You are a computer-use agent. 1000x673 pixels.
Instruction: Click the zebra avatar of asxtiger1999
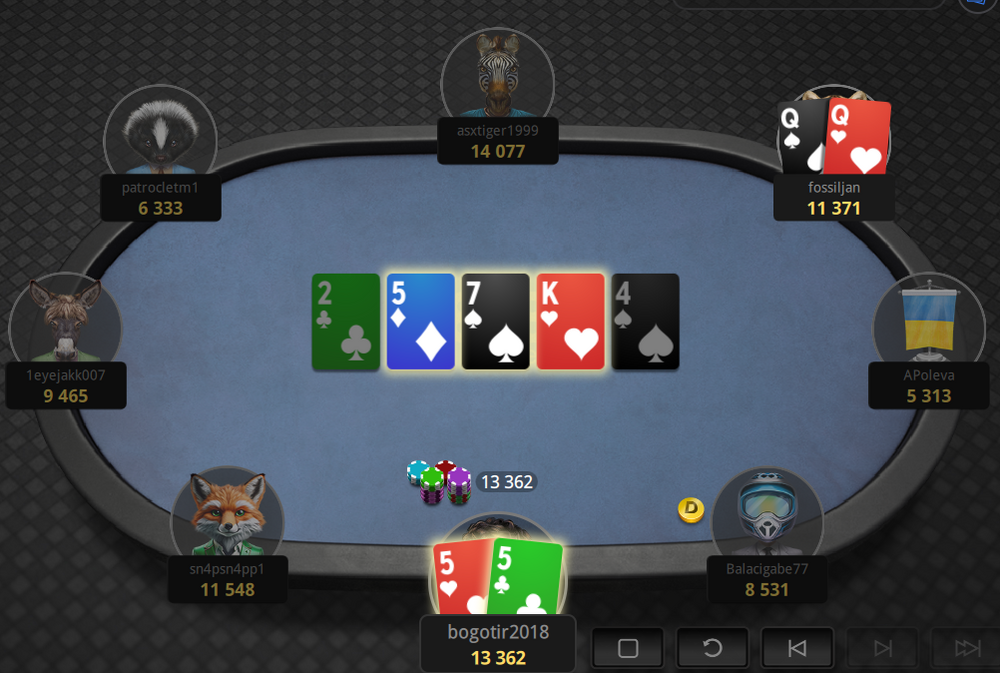tap(498, 74)
